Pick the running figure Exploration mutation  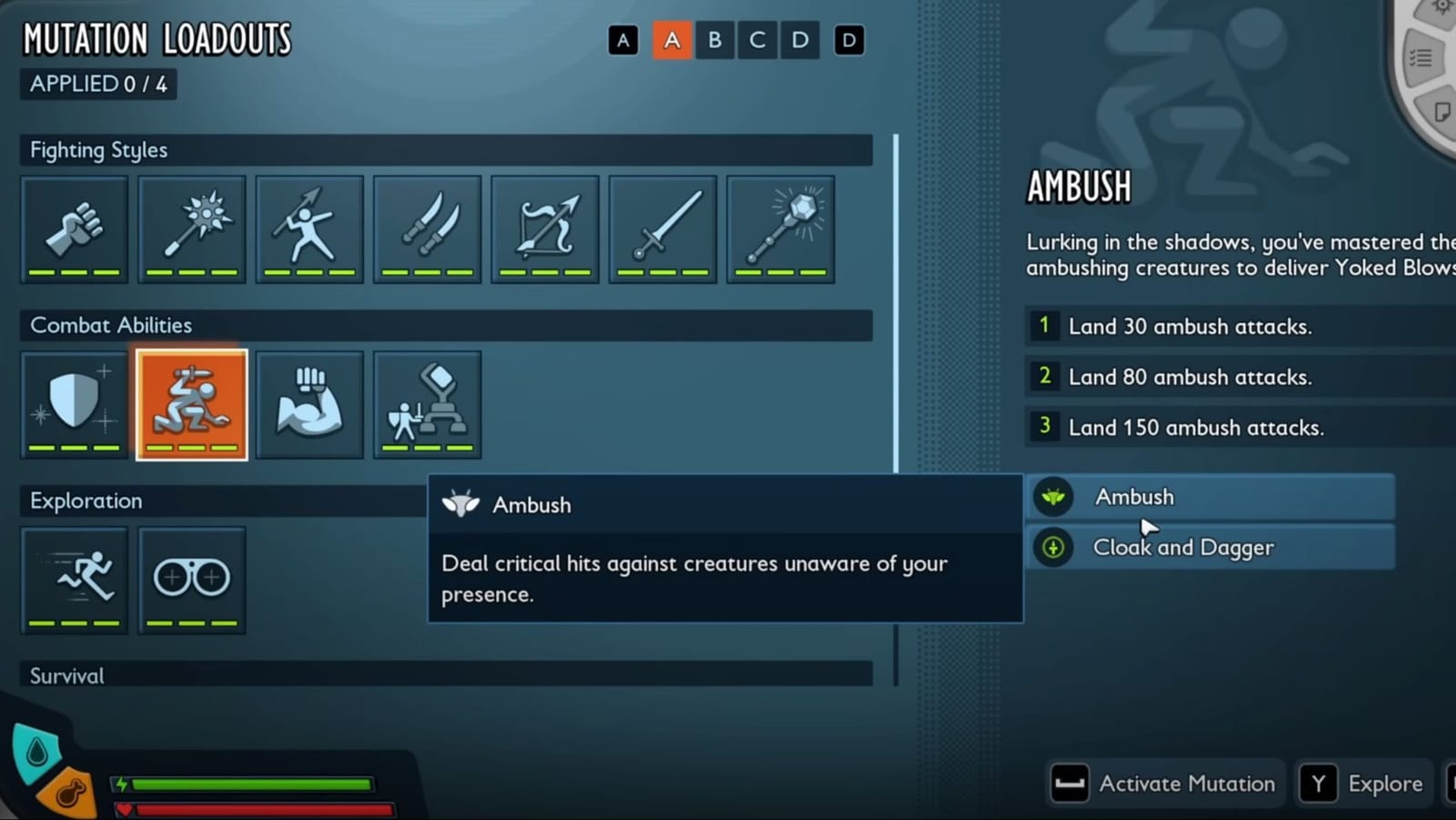tap(74, 578)
